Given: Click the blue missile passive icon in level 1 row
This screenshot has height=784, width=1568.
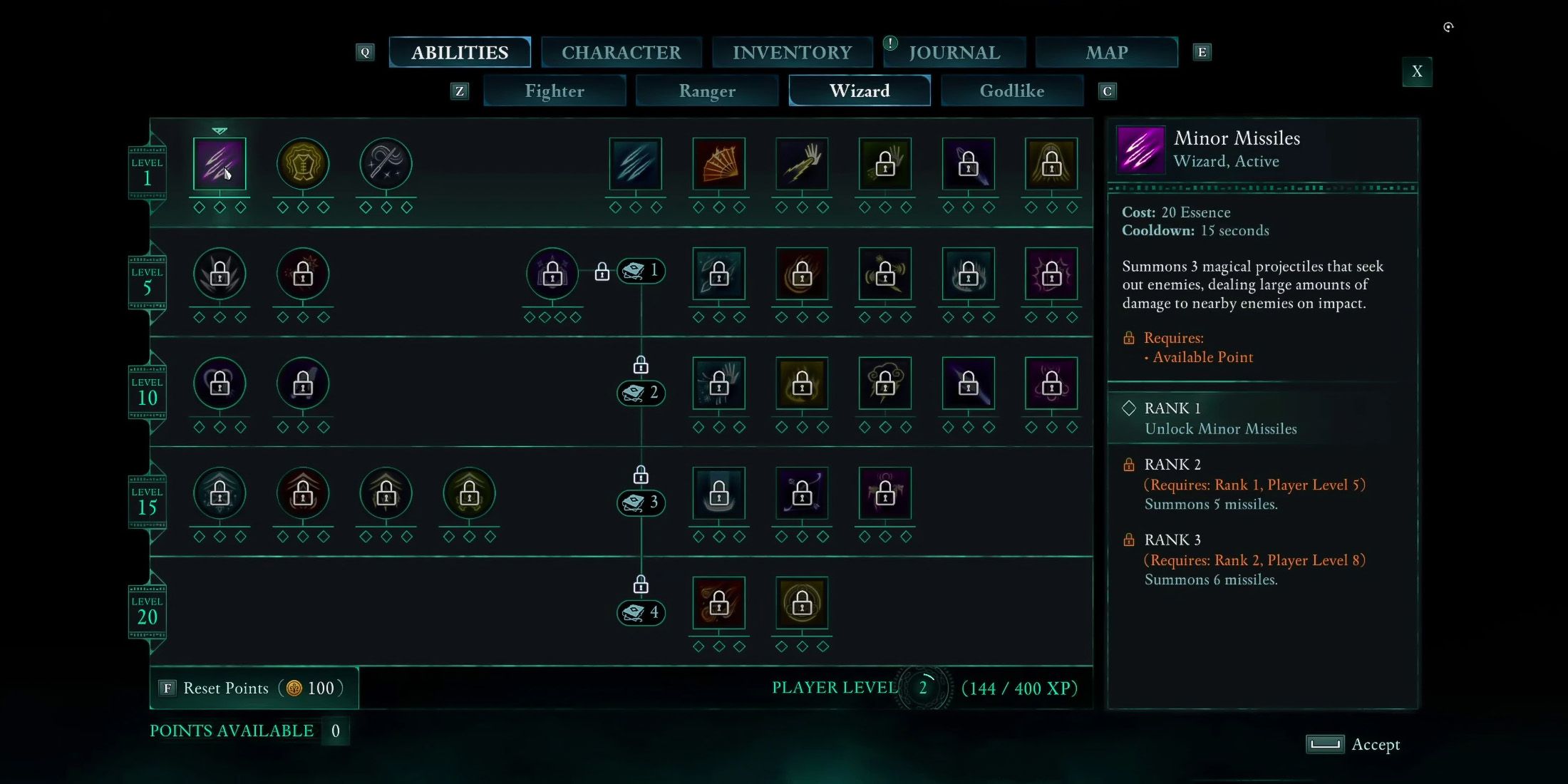Looking at the screenshot, I should 634,163.
